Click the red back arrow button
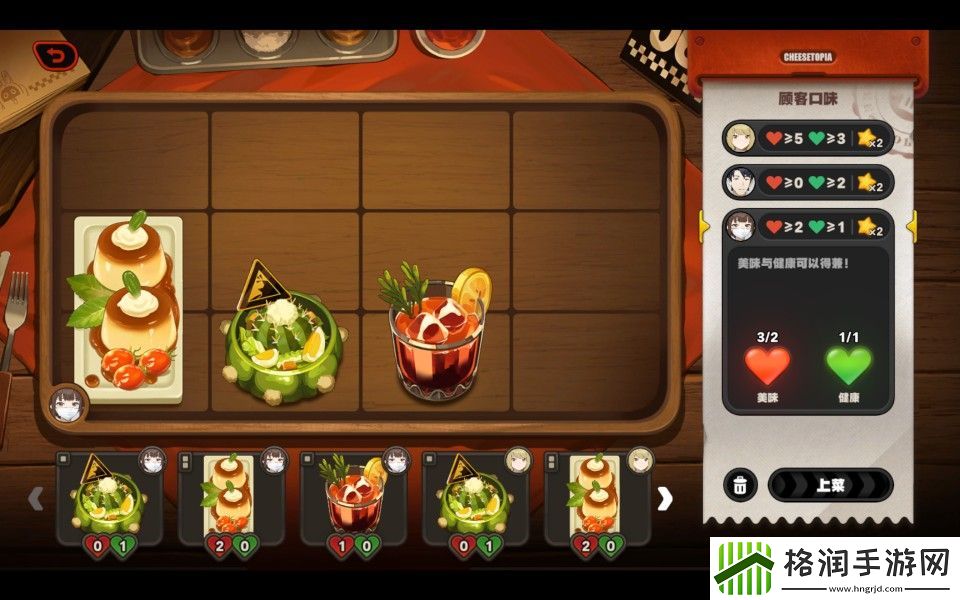This screenshot has width=960, height=600. pos(55,55)
